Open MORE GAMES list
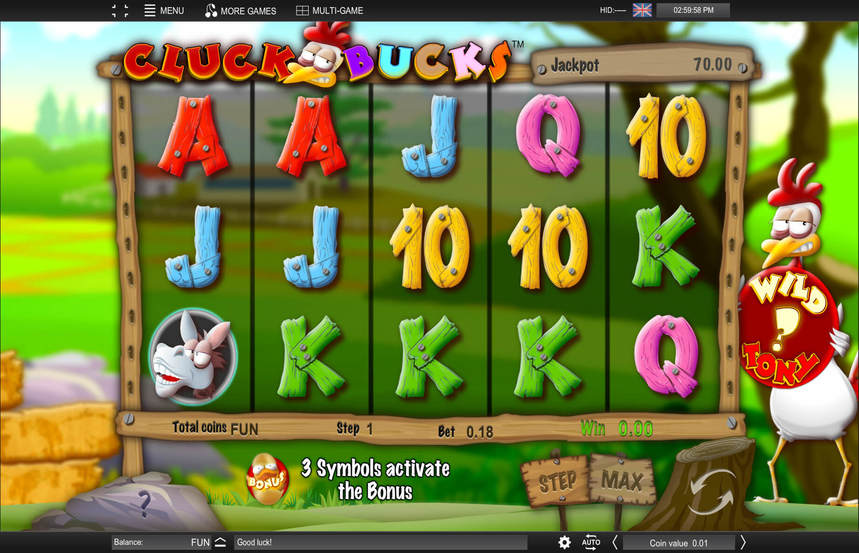859x553 pixels. point(240,11)
